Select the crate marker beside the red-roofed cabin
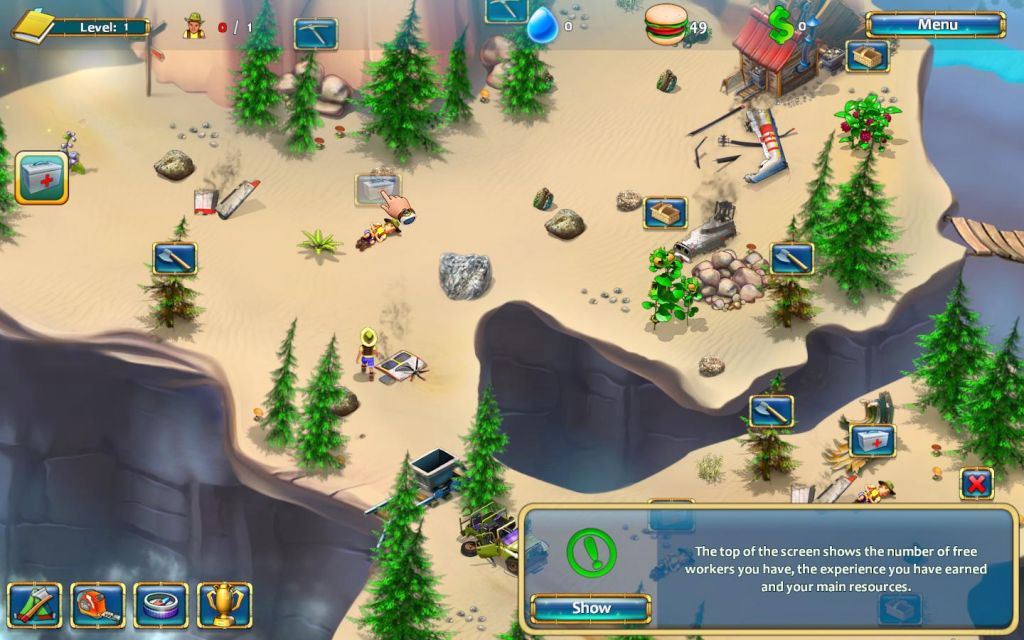Image resolution: width=1024 pixels, height=640 pixels. tap(867, 55)
